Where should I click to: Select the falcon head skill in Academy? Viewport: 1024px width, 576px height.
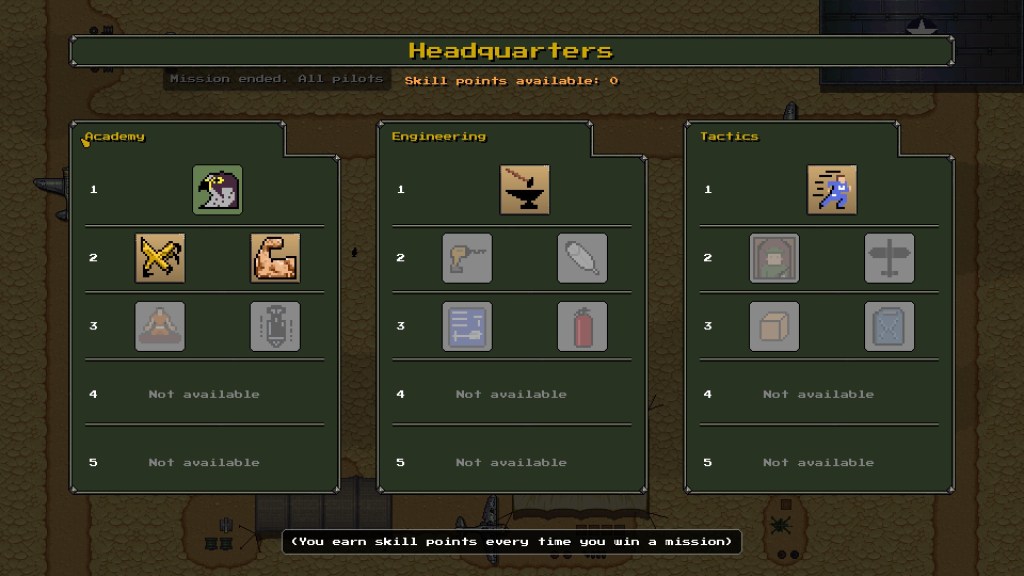pyautogui.click(x=217, y=189)
